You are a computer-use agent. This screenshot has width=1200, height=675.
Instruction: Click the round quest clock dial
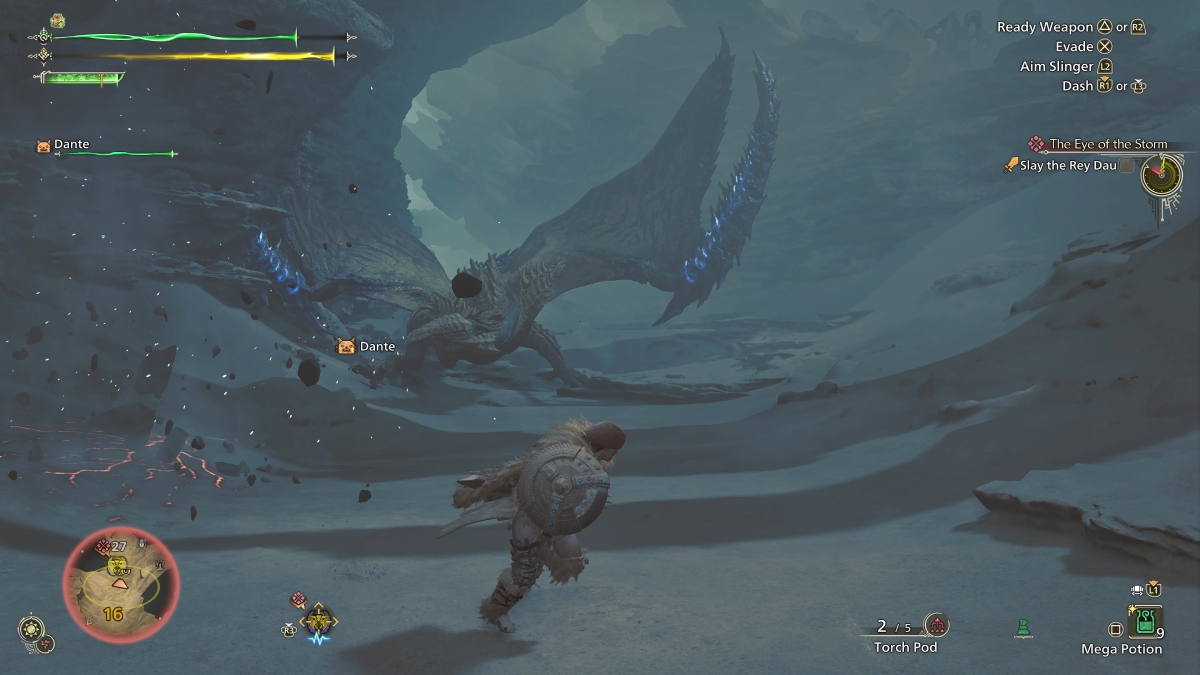click(1161, 174)
